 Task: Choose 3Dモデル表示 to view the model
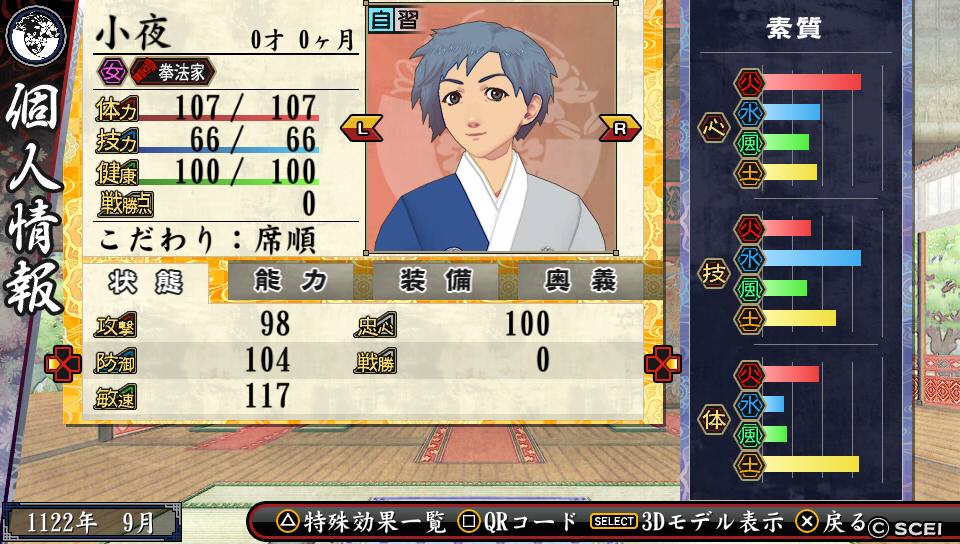point(687,521)
